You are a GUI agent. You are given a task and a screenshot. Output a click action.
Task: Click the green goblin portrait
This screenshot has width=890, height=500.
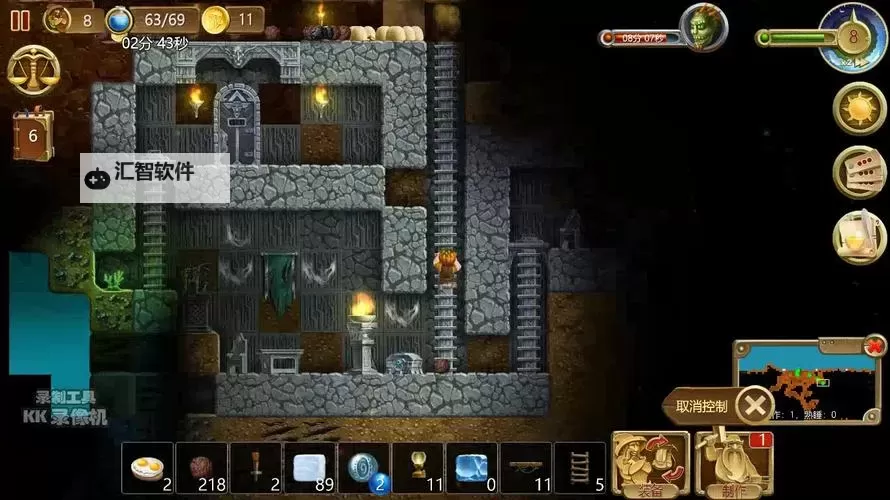click(x=702, y=27)
